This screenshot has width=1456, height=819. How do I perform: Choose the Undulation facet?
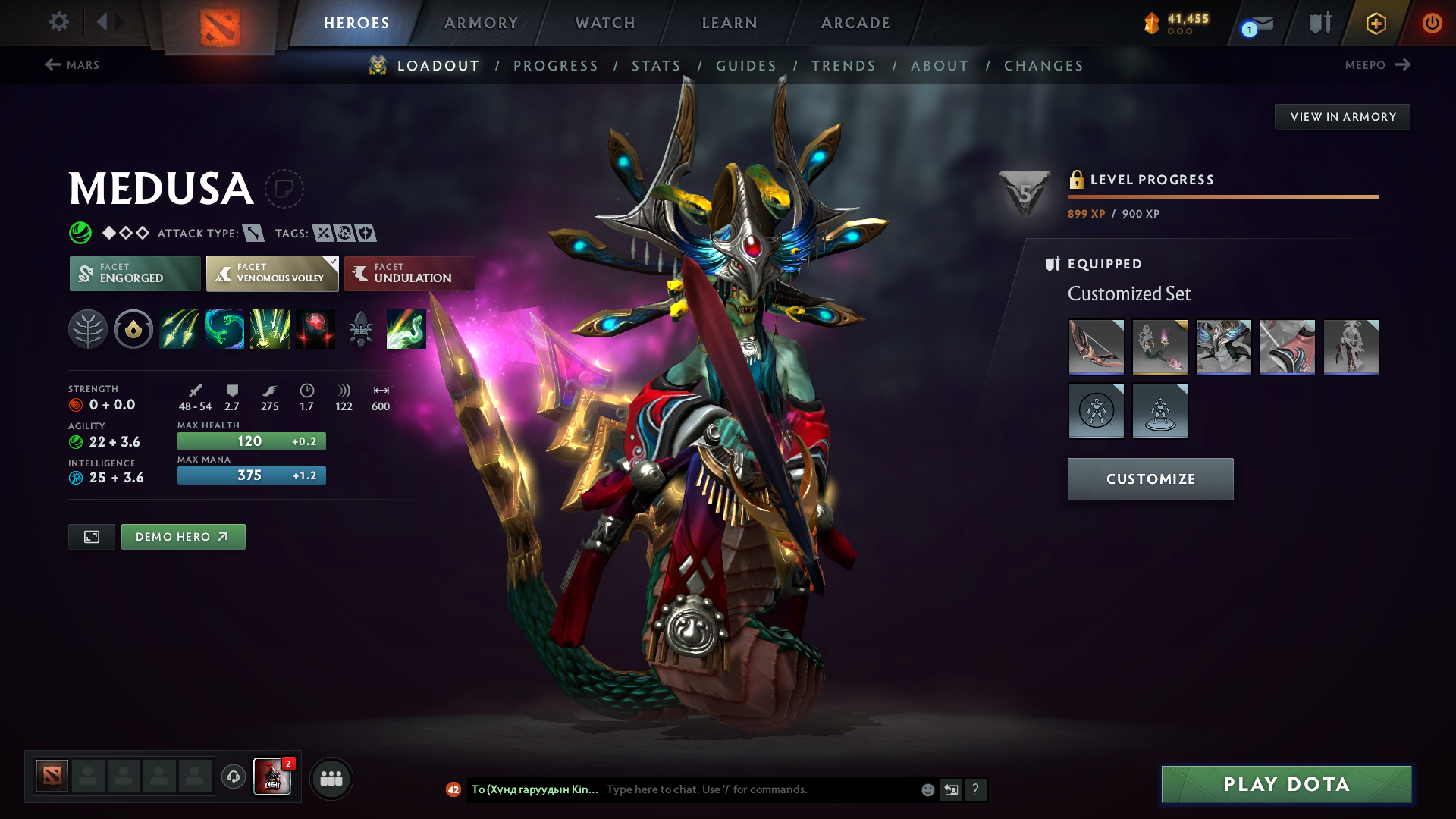[409, 273]
